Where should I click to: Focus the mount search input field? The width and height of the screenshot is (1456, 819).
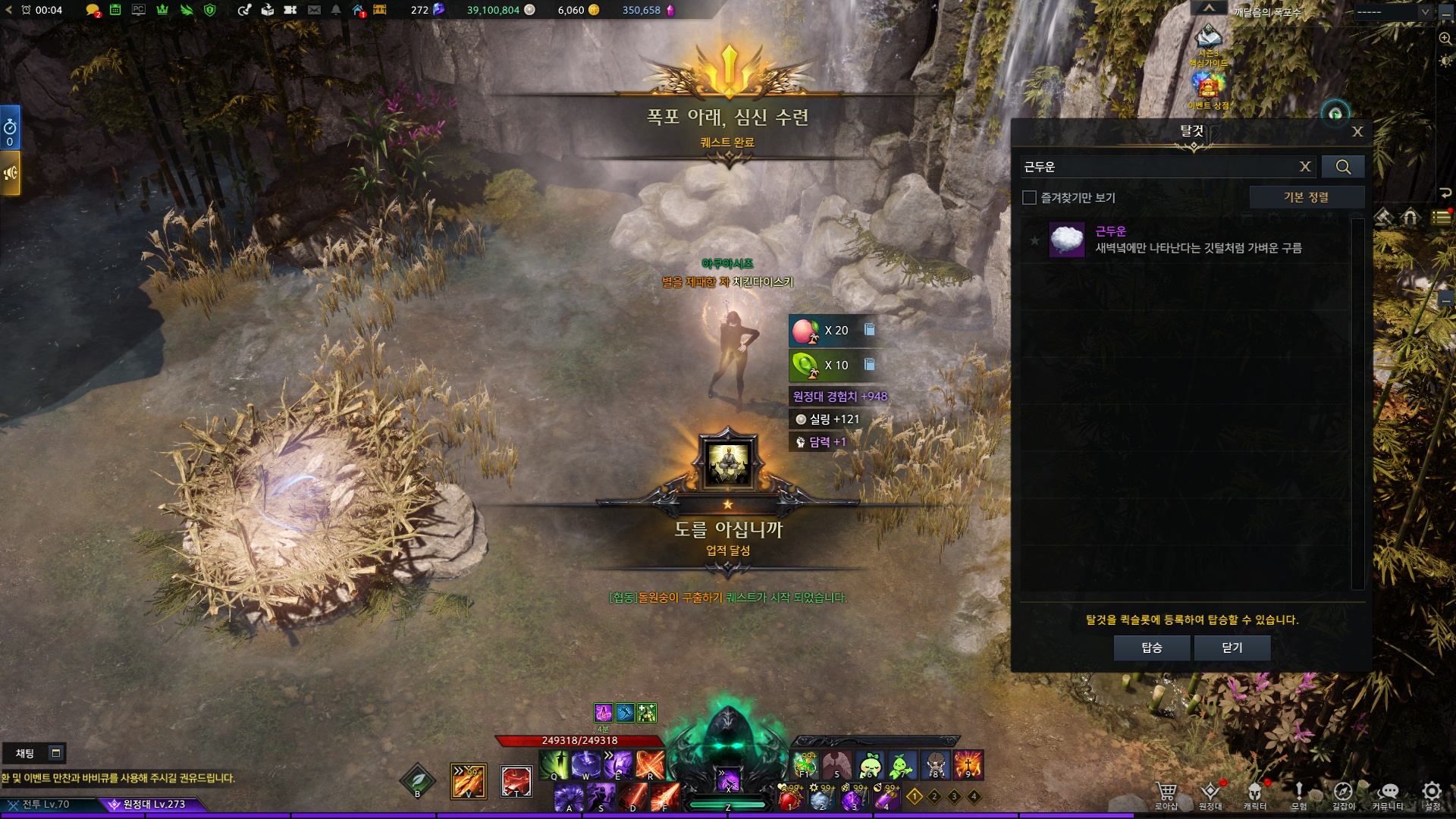(1156, 167)
